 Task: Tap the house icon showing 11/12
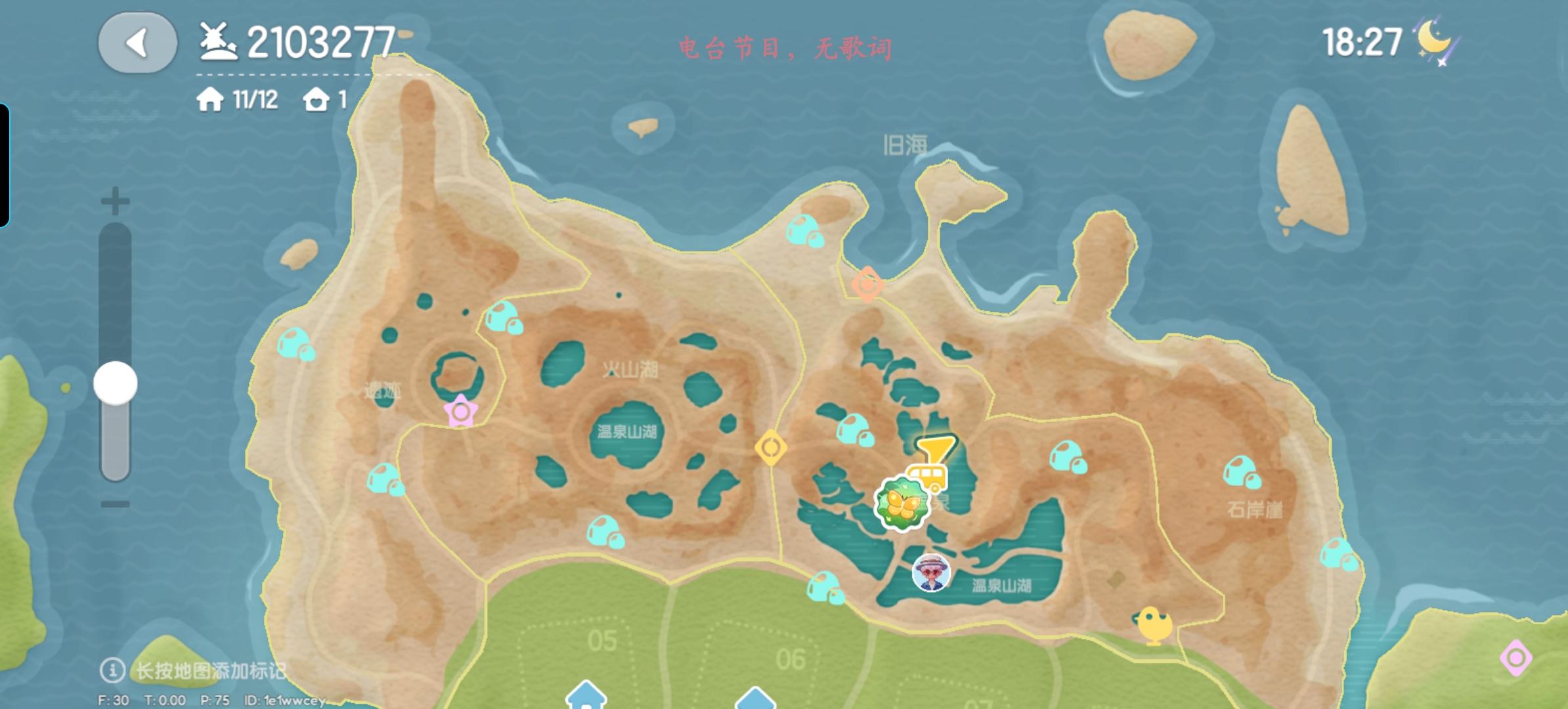209,100
